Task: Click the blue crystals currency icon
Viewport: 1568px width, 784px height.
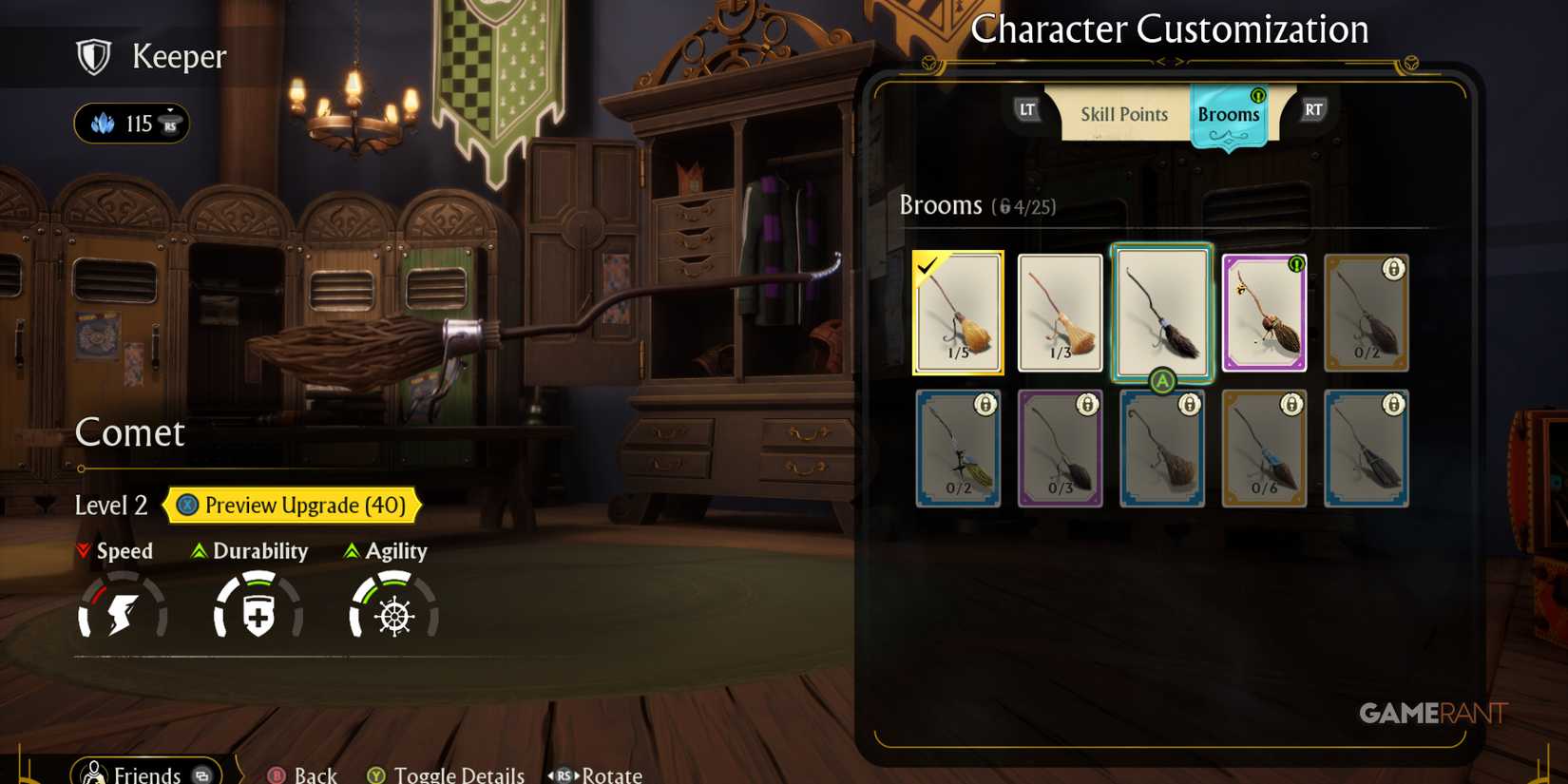Action: pos(105,123)
